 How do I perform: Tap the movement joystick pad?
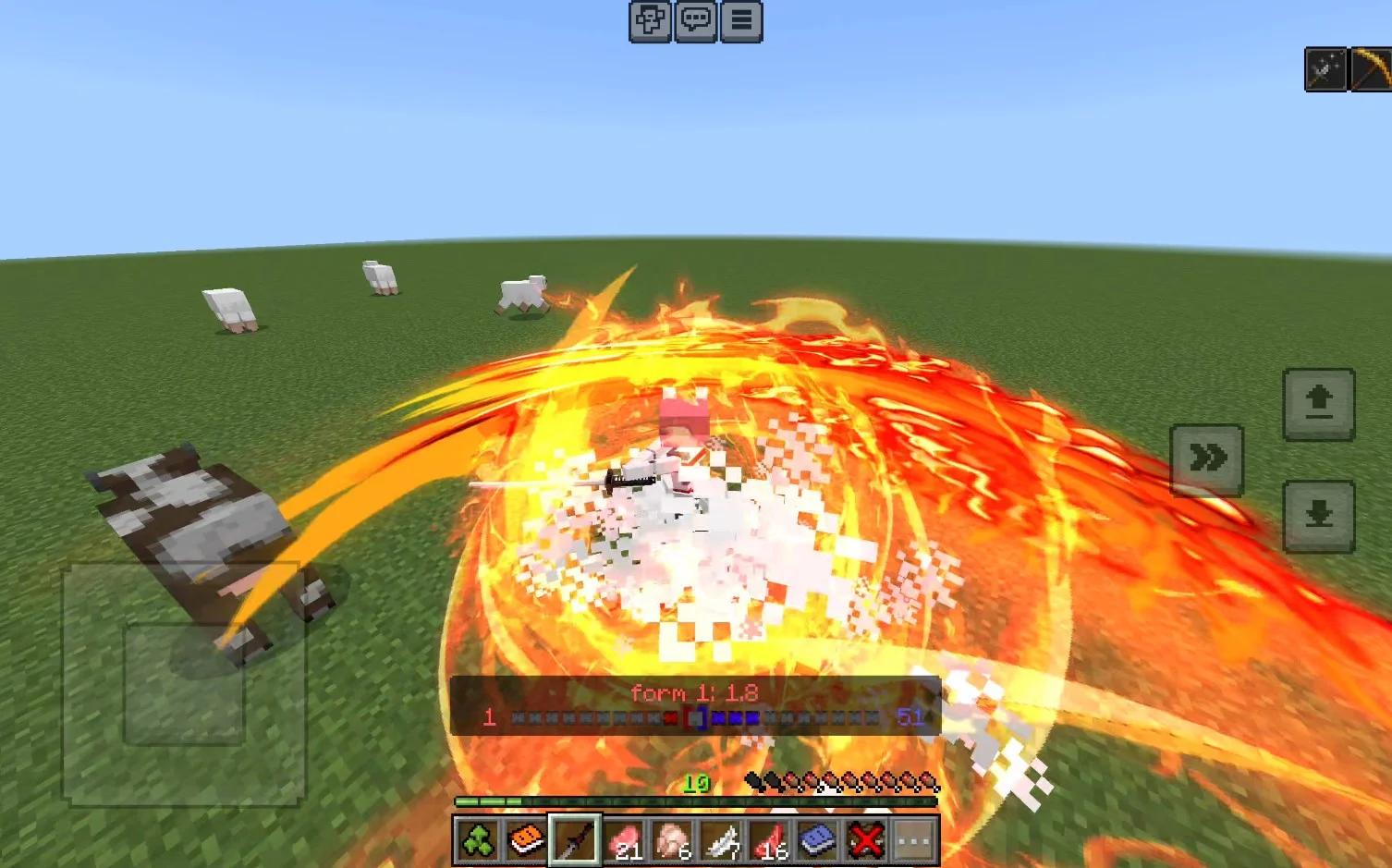184,684
